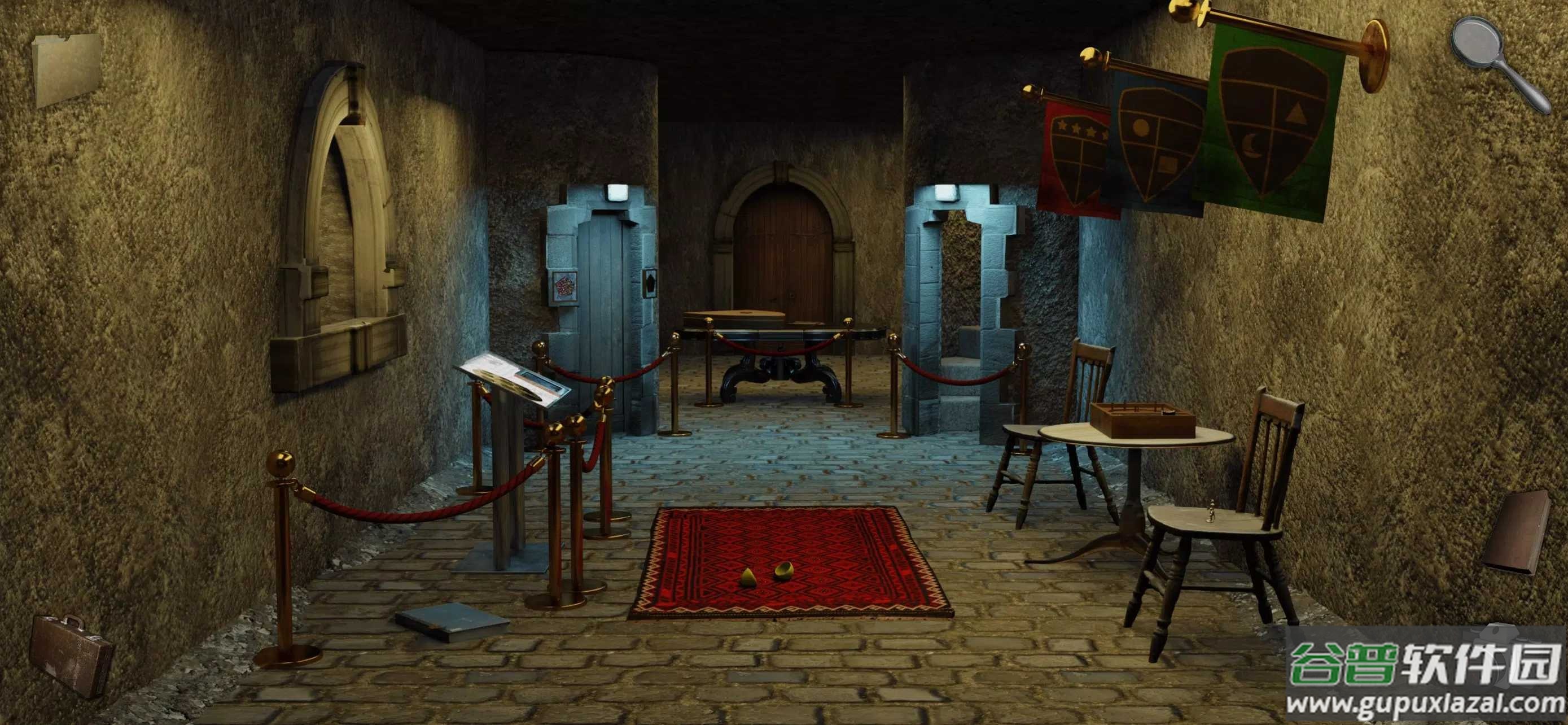The width and height of the screenshot is (1568, 725).
Task: Open the folder icon
Action: click(x=67, y=69)
